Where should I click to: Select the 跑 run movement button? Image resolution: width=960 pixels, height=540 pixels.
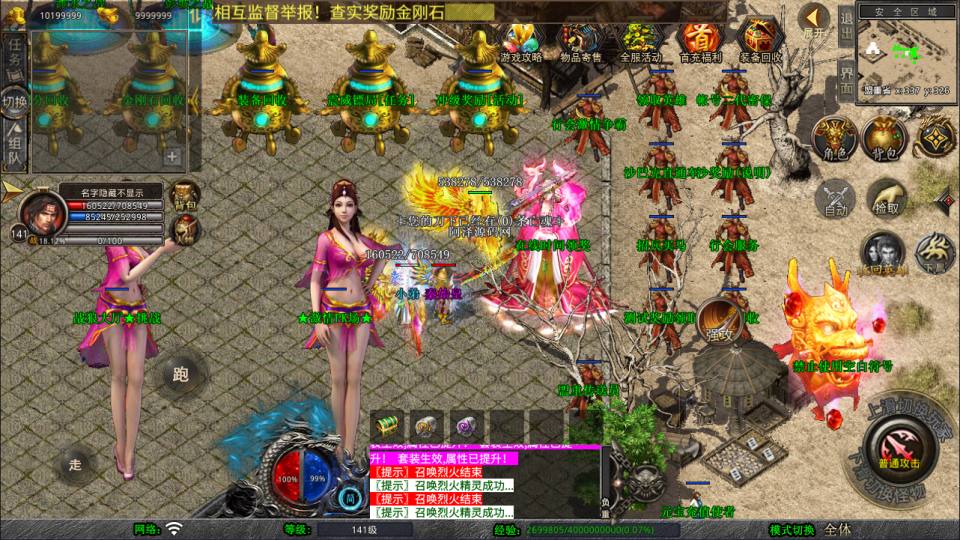tap(181, 375)
